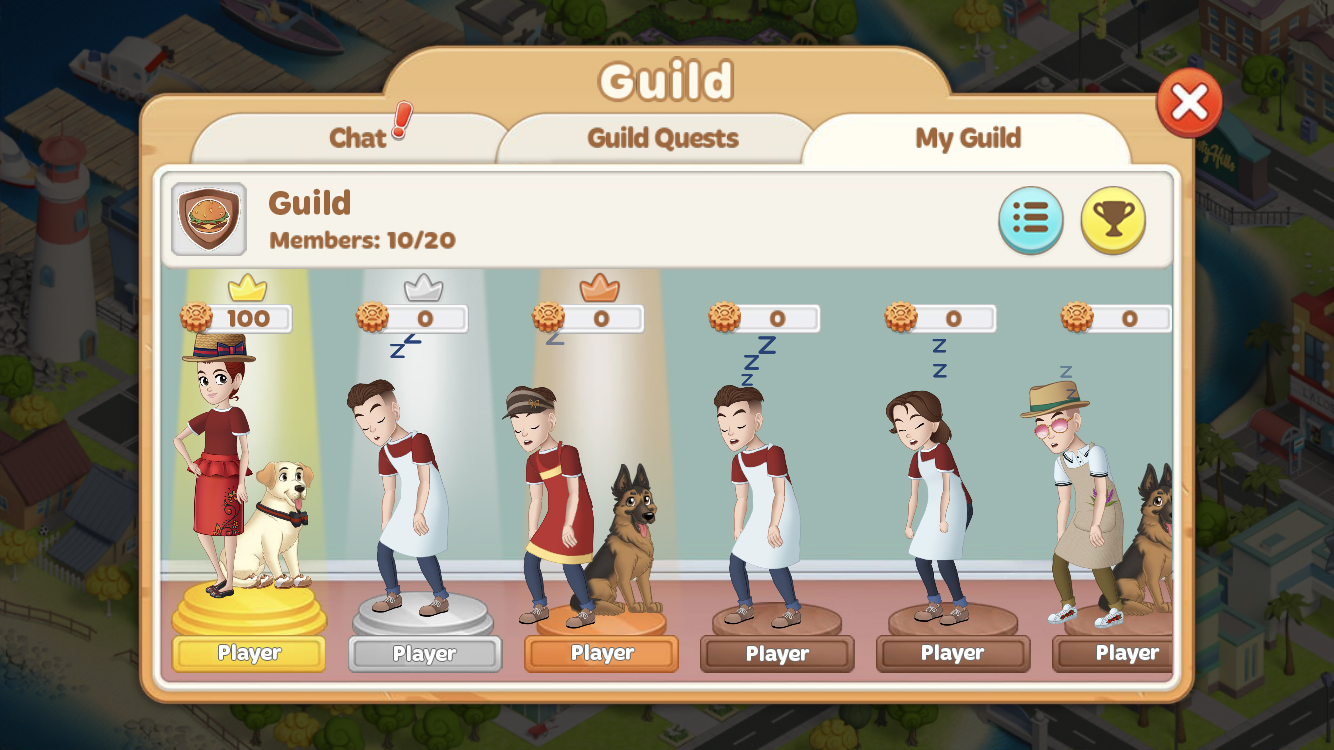Screen dimensions: 1334x750
Task: Open the Guild Quests tab
Action: tap(663, 138)
